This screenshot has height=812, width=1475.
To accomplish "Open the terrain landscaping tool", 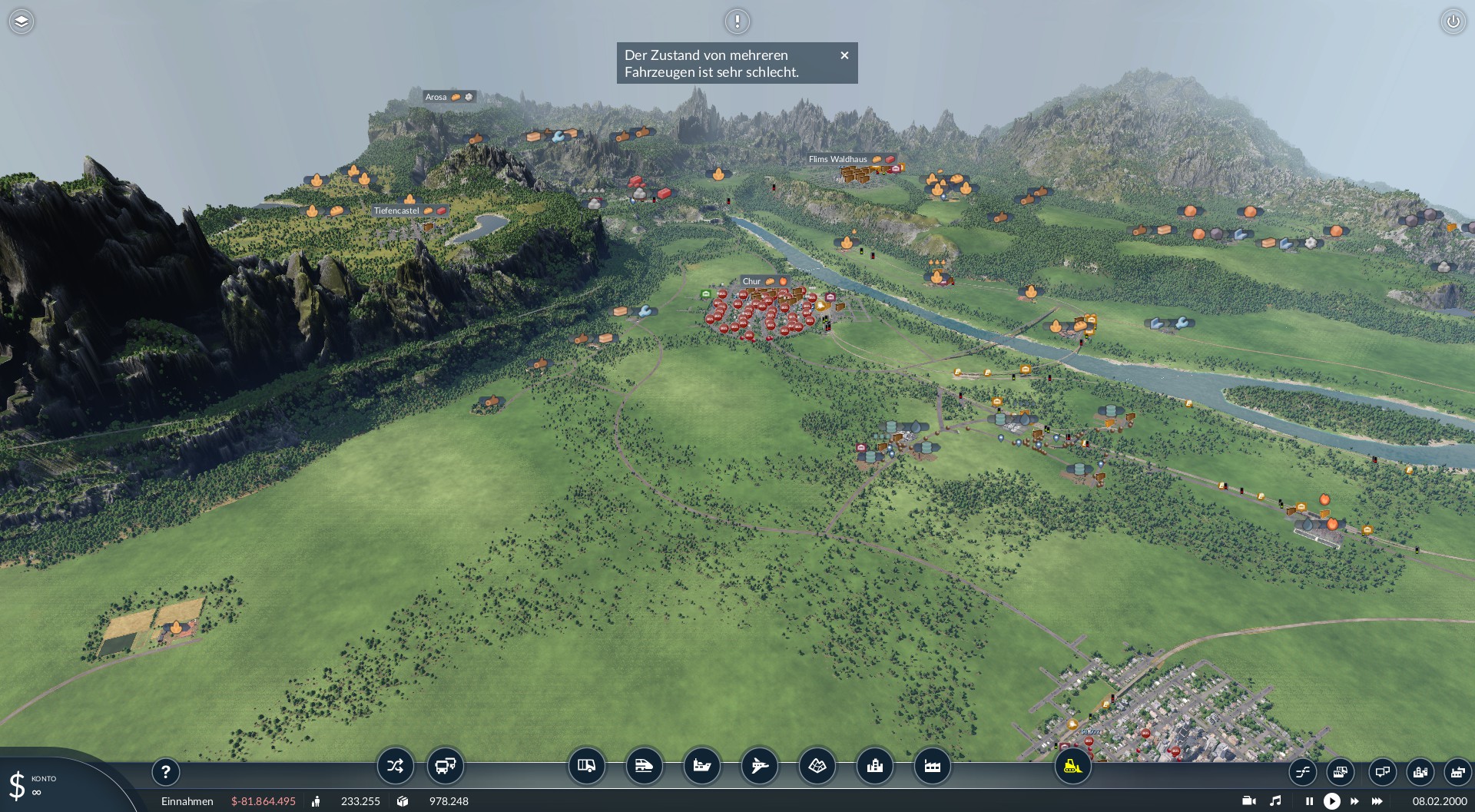I will click(817, 766).
